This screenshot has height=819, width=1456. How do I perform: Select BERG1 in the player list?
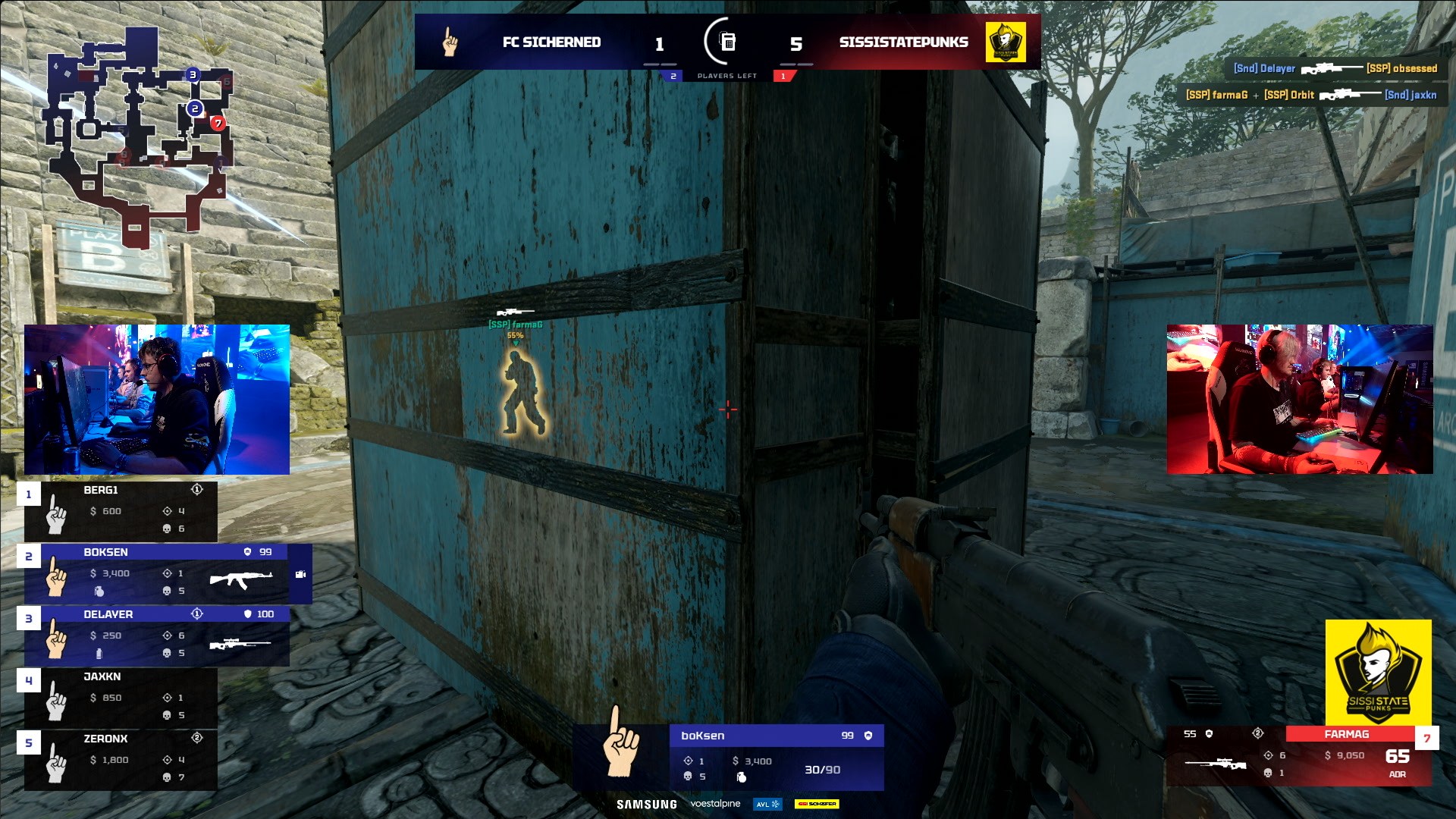tap(121, 510)
